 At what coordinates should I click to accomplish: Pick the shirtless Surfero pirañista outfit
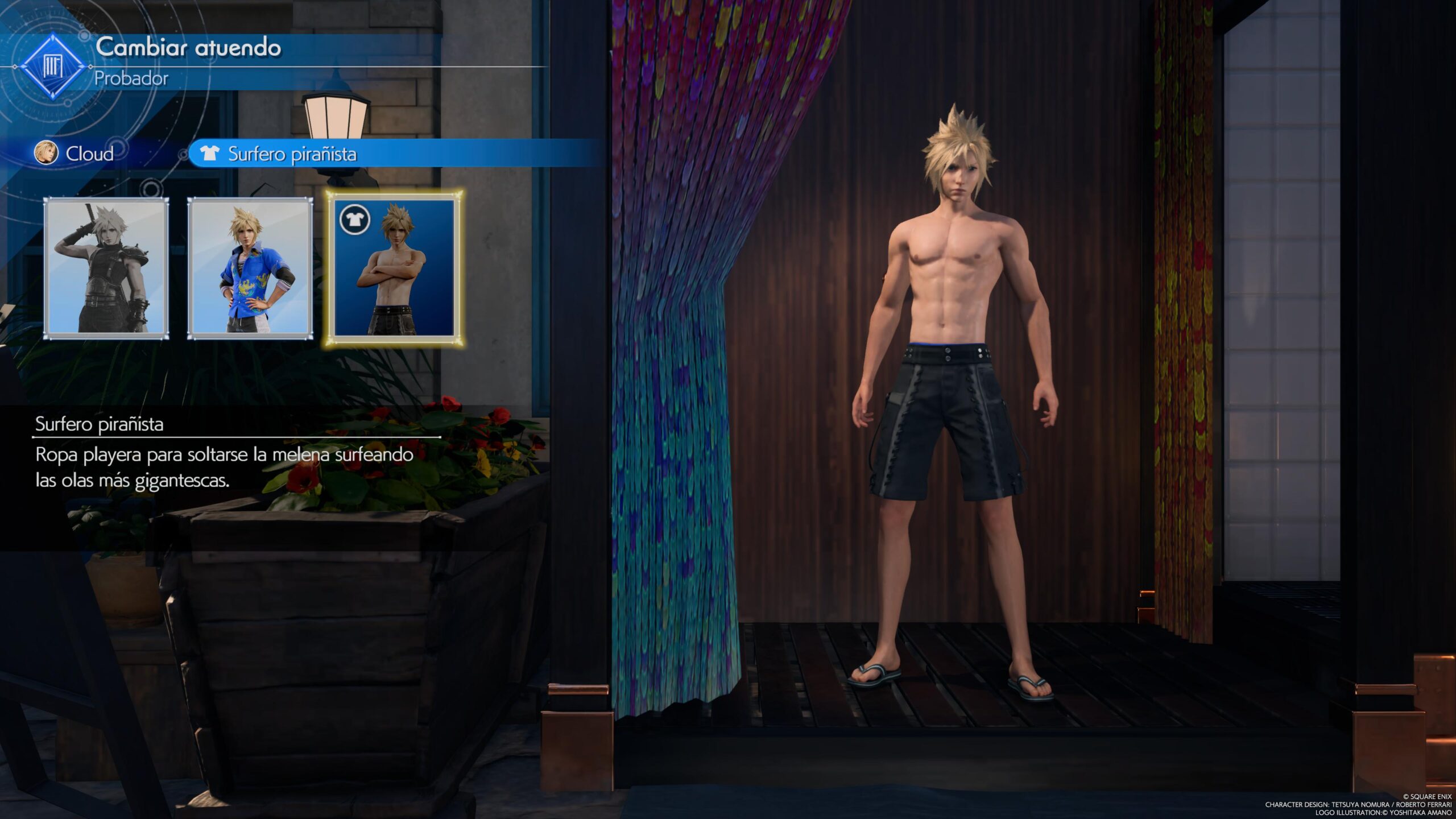click(x=394, y=268)
